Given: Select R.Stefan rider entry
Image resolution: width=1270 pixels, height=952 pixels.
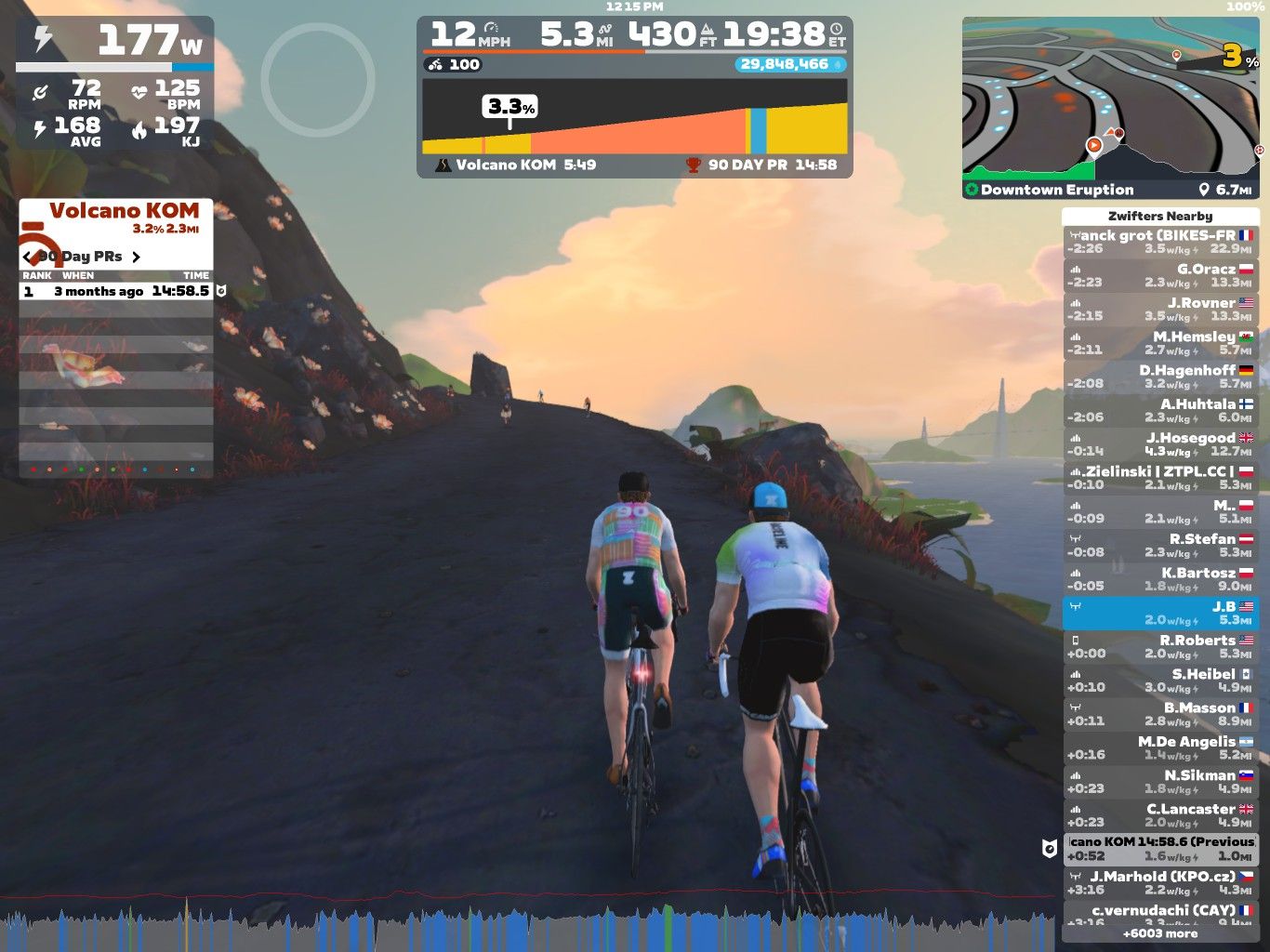Looking at the screenshot, I should [x=1160, y=546].
